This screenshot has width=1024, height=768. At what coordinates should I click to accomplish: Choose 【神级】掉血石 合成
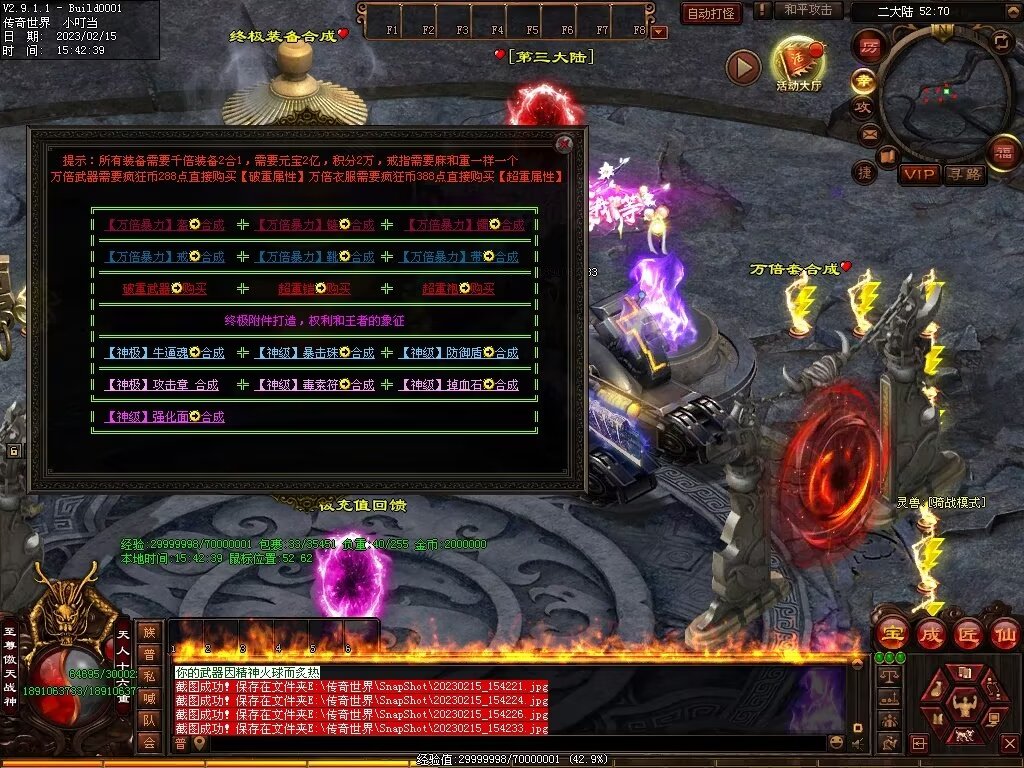click(460, 385)
